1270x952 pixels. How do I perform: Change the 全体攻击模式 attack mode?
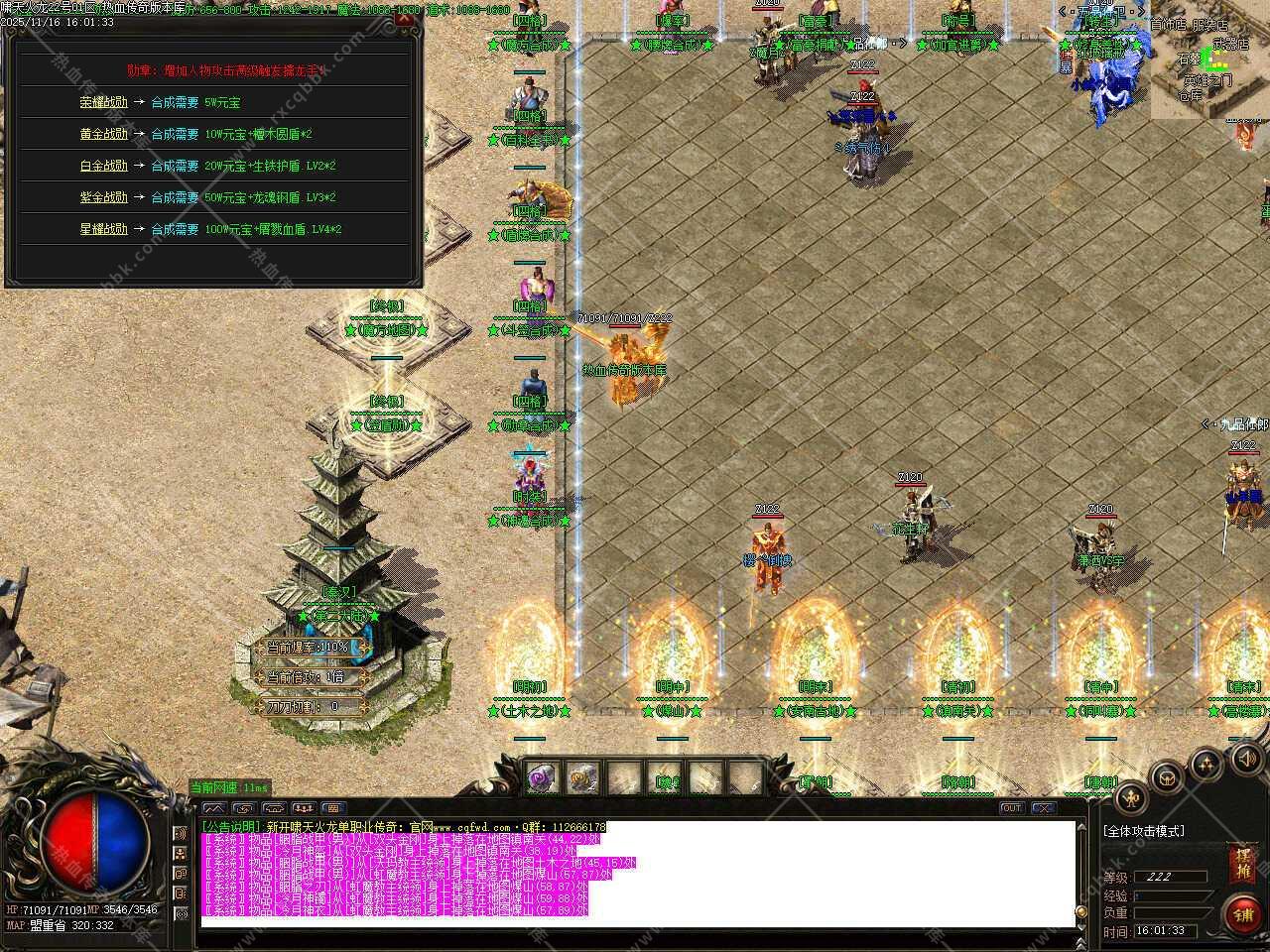coord(1144,831)
